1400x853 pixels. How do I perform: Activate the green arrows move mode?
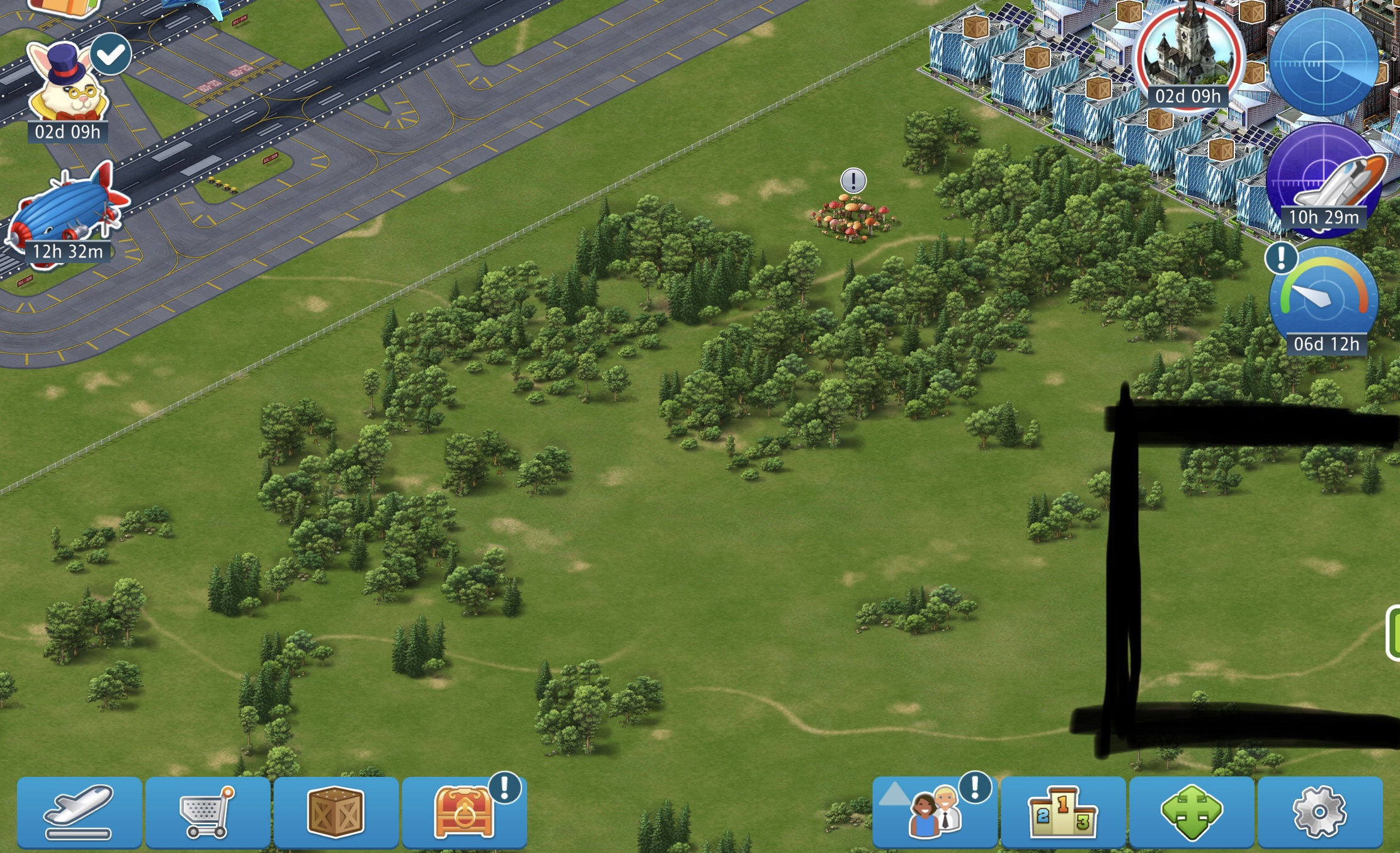click(1192, 813)
